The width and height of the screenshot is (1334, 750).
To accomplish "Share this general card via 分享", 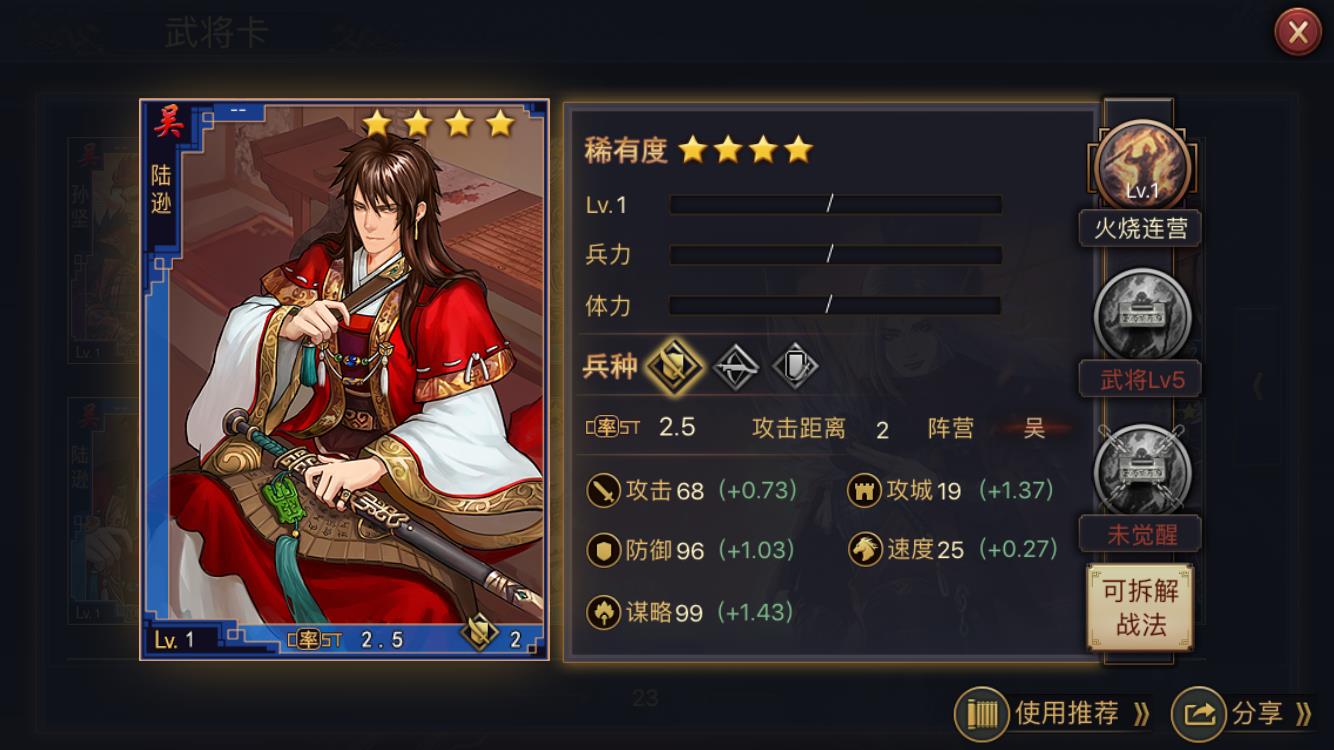I will pos(1243,713).
